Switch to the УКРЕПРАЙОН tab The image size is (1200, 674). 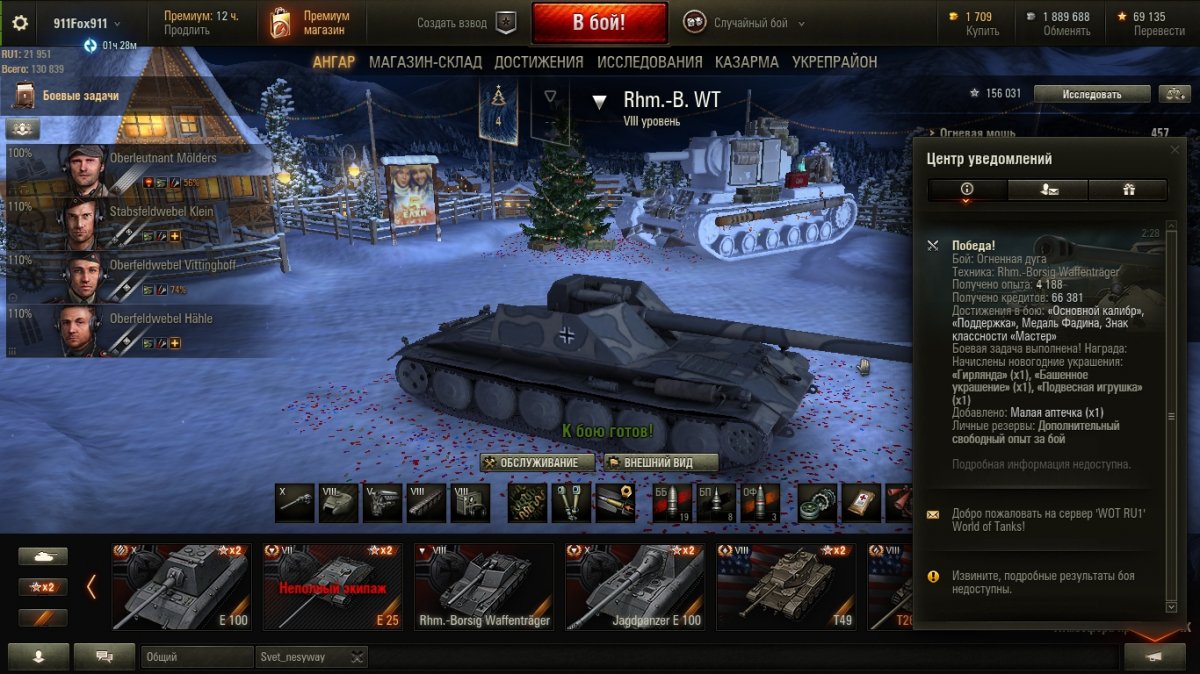pyautogui.click(x=834, y=62)
